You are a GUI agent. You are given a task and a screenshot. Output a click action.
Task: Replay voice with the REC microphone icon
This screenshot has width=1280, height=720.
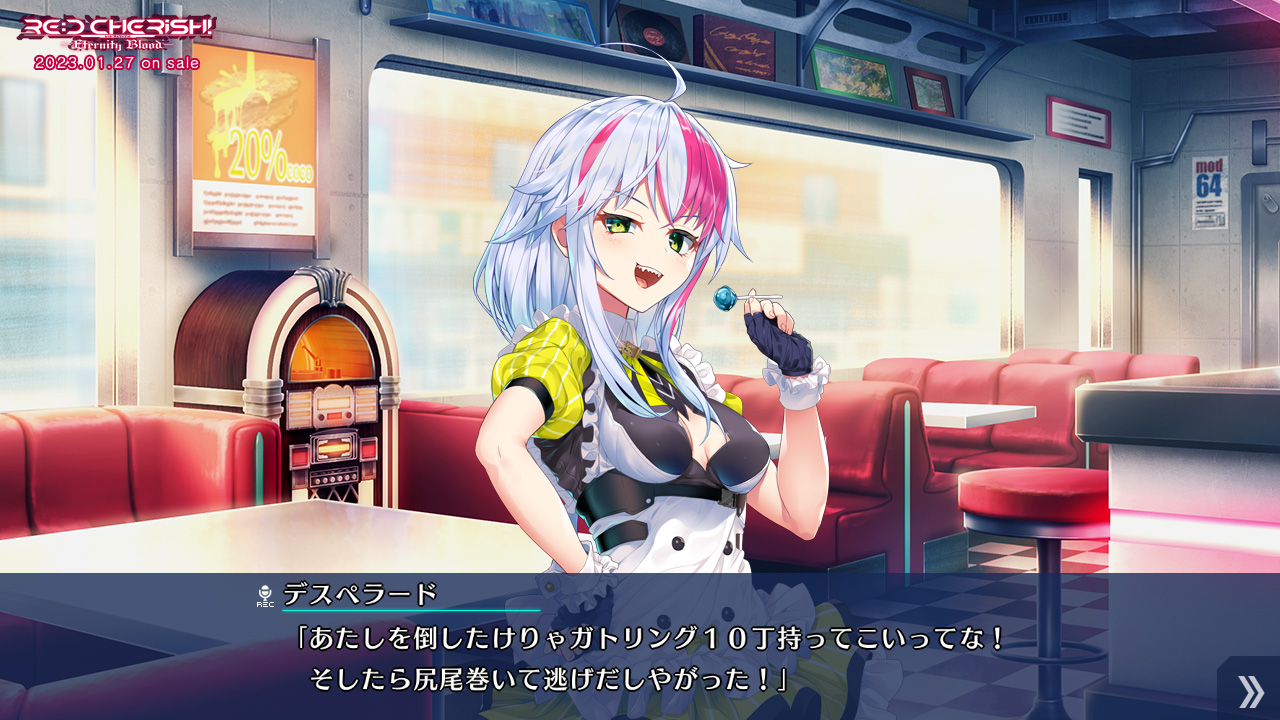click(265, 596)
